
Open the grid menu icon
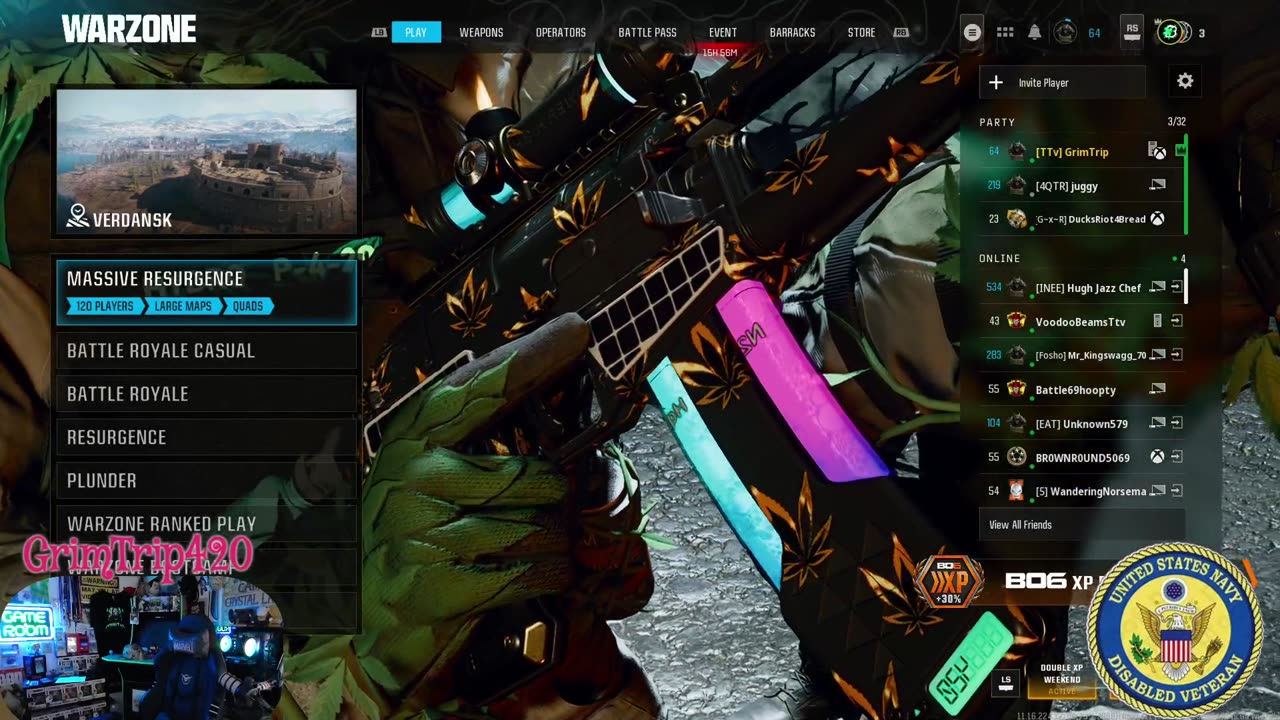click(x=1005, y=33)
